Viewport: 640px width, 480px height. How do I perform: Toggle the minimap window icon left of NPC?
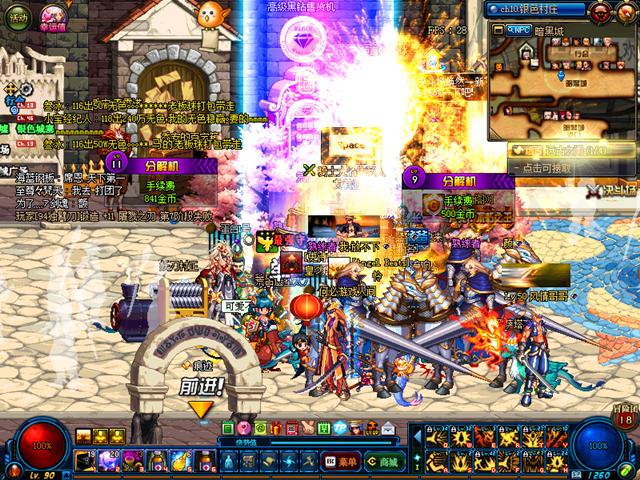pyautogui.click(x=497, y=31)
